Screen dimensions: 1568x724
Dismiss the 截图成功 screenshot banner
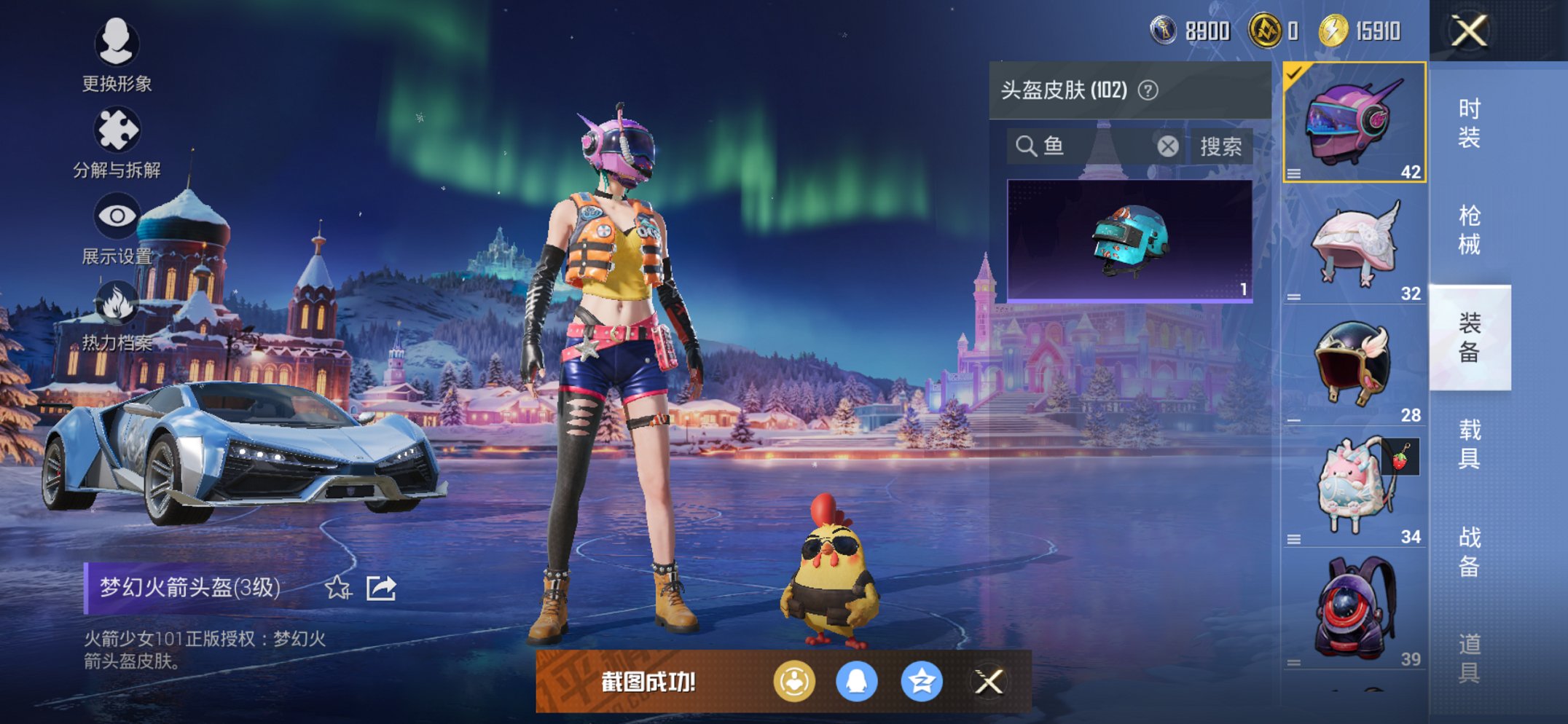click(989, 682)
